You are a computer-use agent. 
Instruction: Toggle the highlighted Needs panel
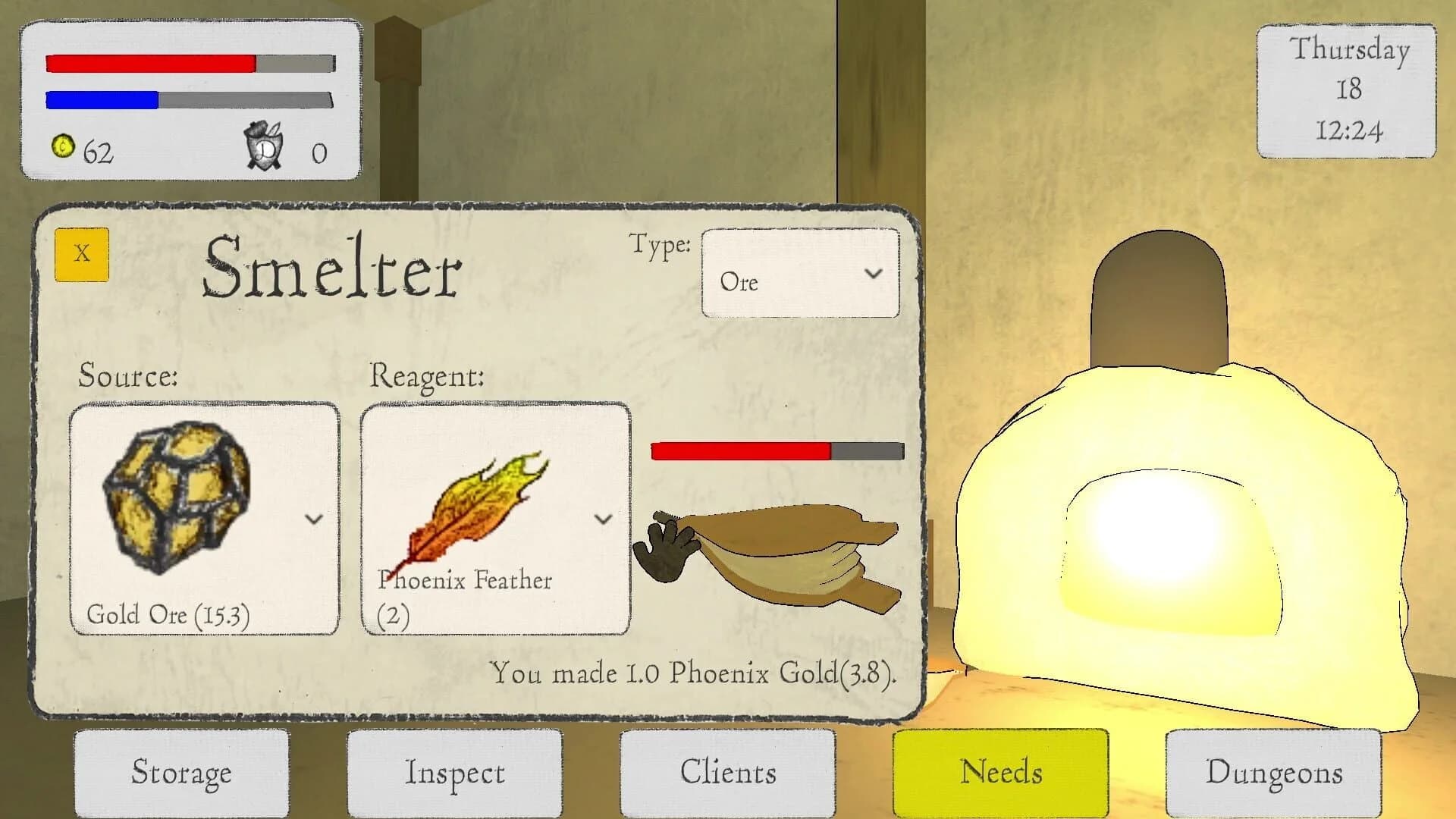click(x=1001, y=772)
